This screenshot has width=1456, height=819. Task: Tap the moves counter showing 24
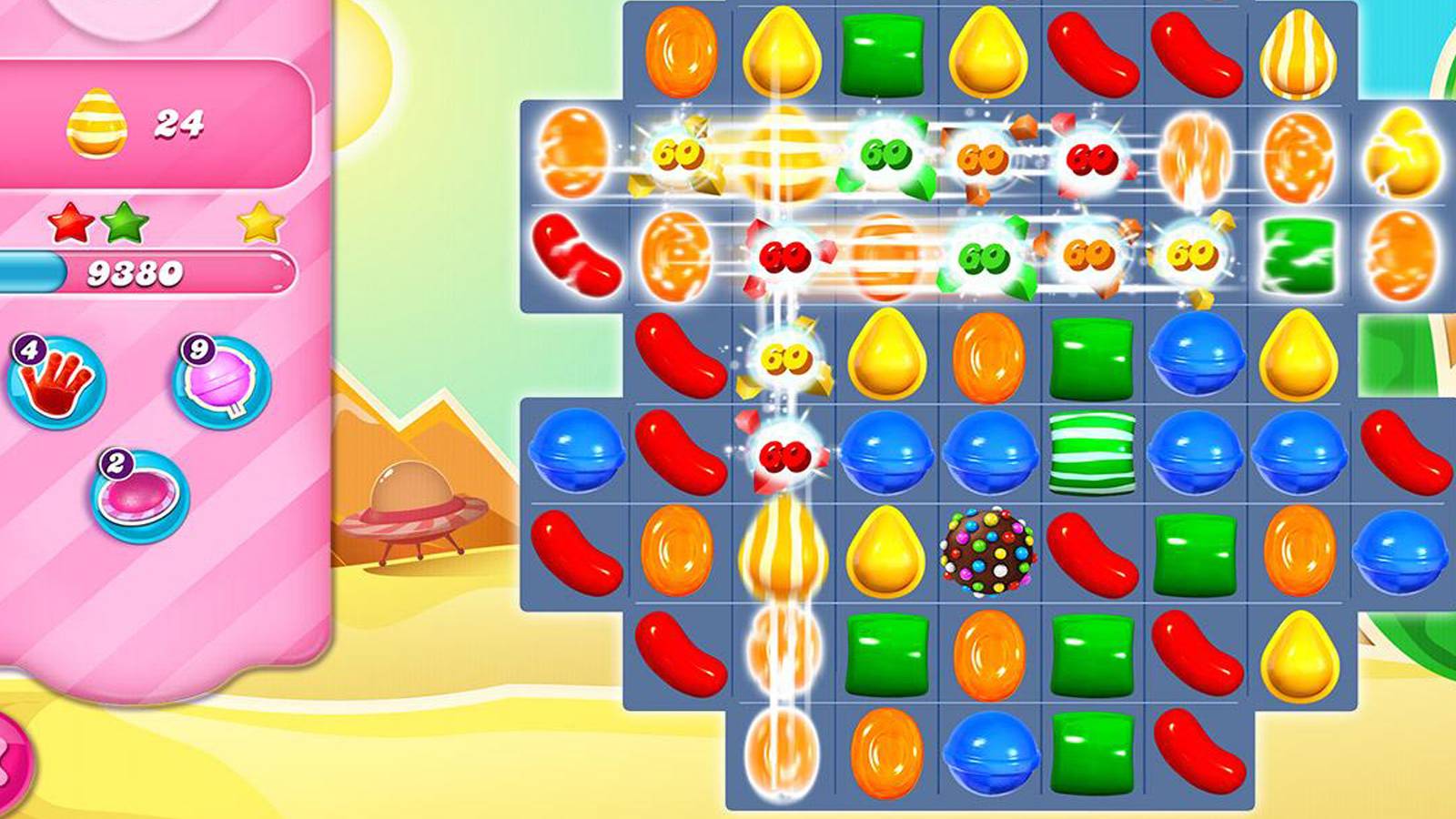coord(178,123)
